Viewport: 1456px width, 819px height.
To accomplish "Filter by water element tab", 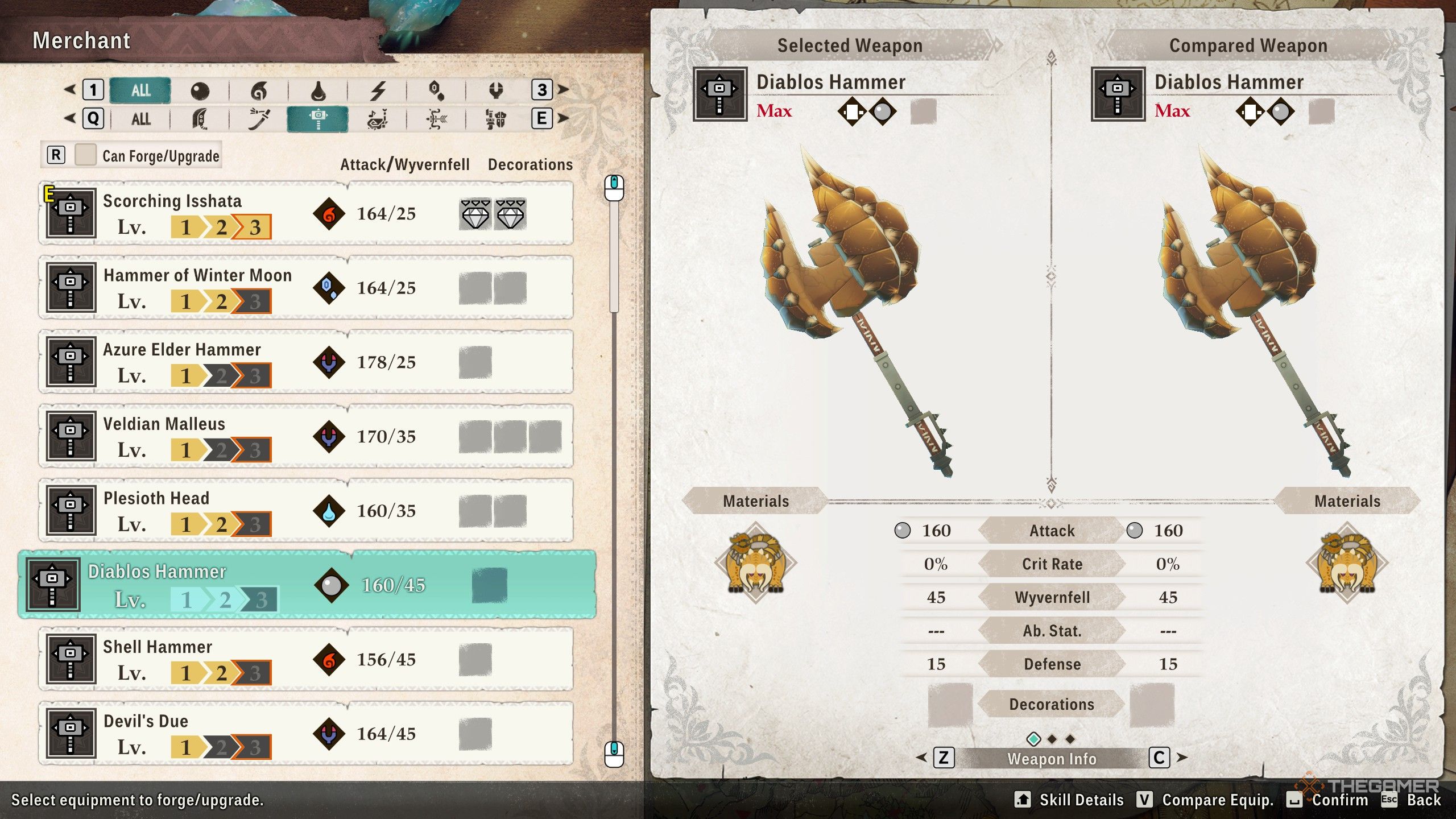I will pyautogui.click(x=318, y=90).
